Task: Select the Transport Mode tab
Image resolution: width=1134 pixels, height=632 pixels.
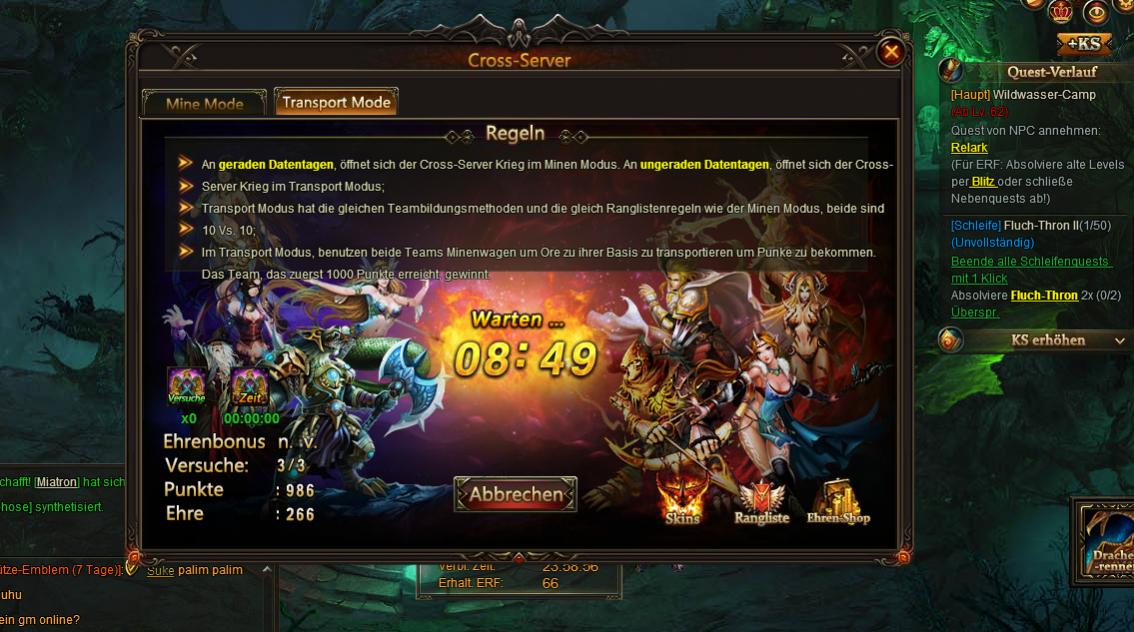Action: pyautogui.click(x=336, y=102)
